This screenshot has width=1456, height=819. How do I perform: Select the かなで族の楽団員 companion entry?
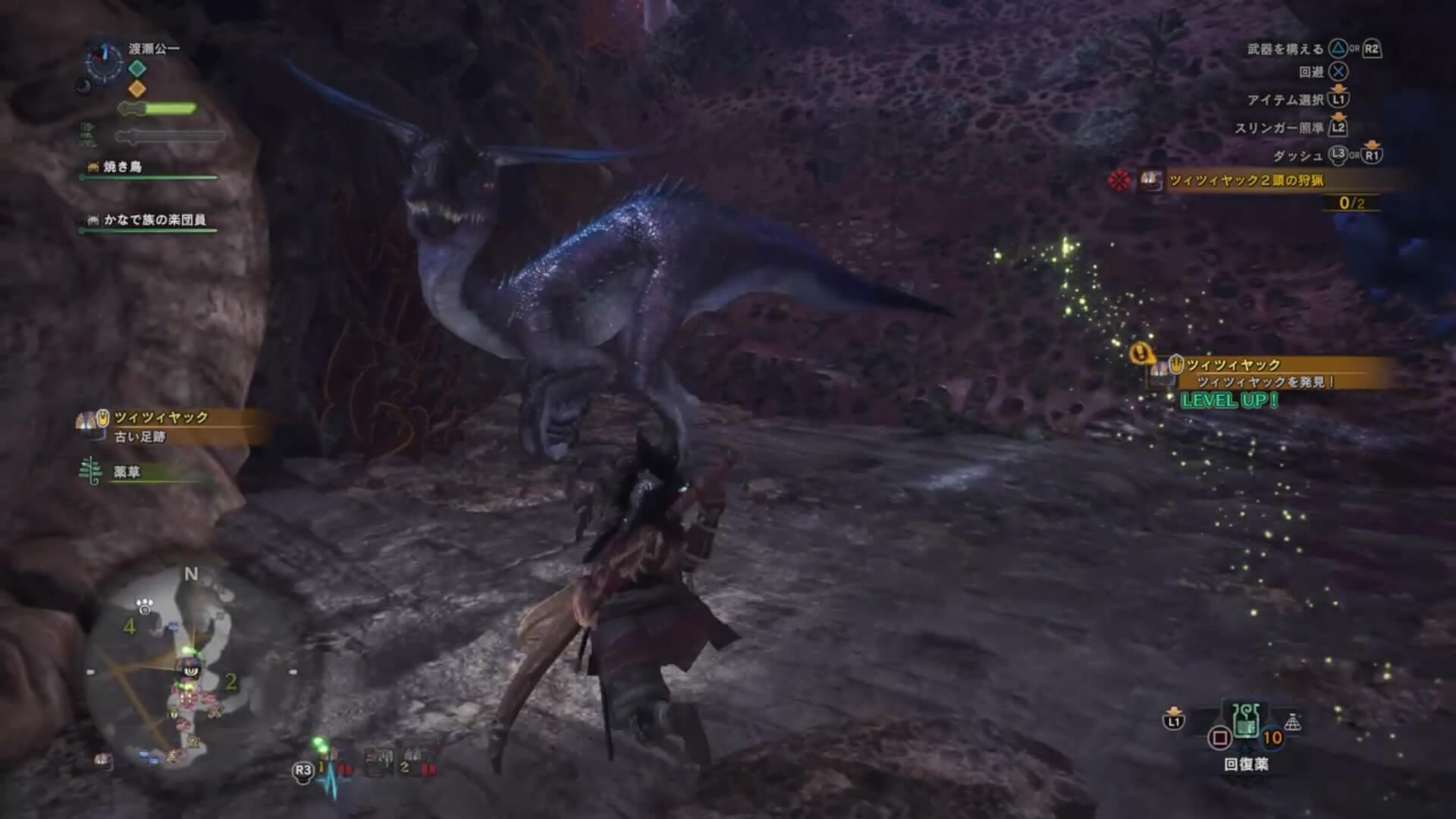click(x=154, y=220)
